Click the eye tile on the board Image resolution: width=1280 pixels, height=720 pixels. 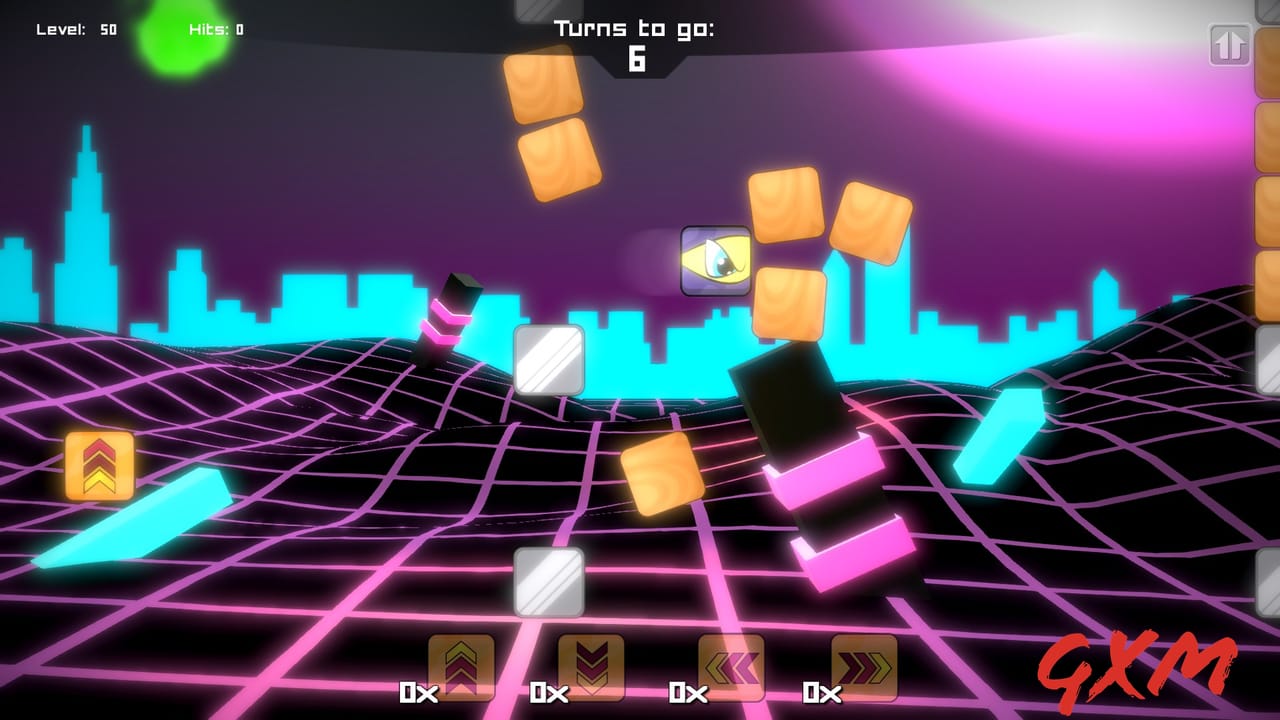(x=714, y=260)
